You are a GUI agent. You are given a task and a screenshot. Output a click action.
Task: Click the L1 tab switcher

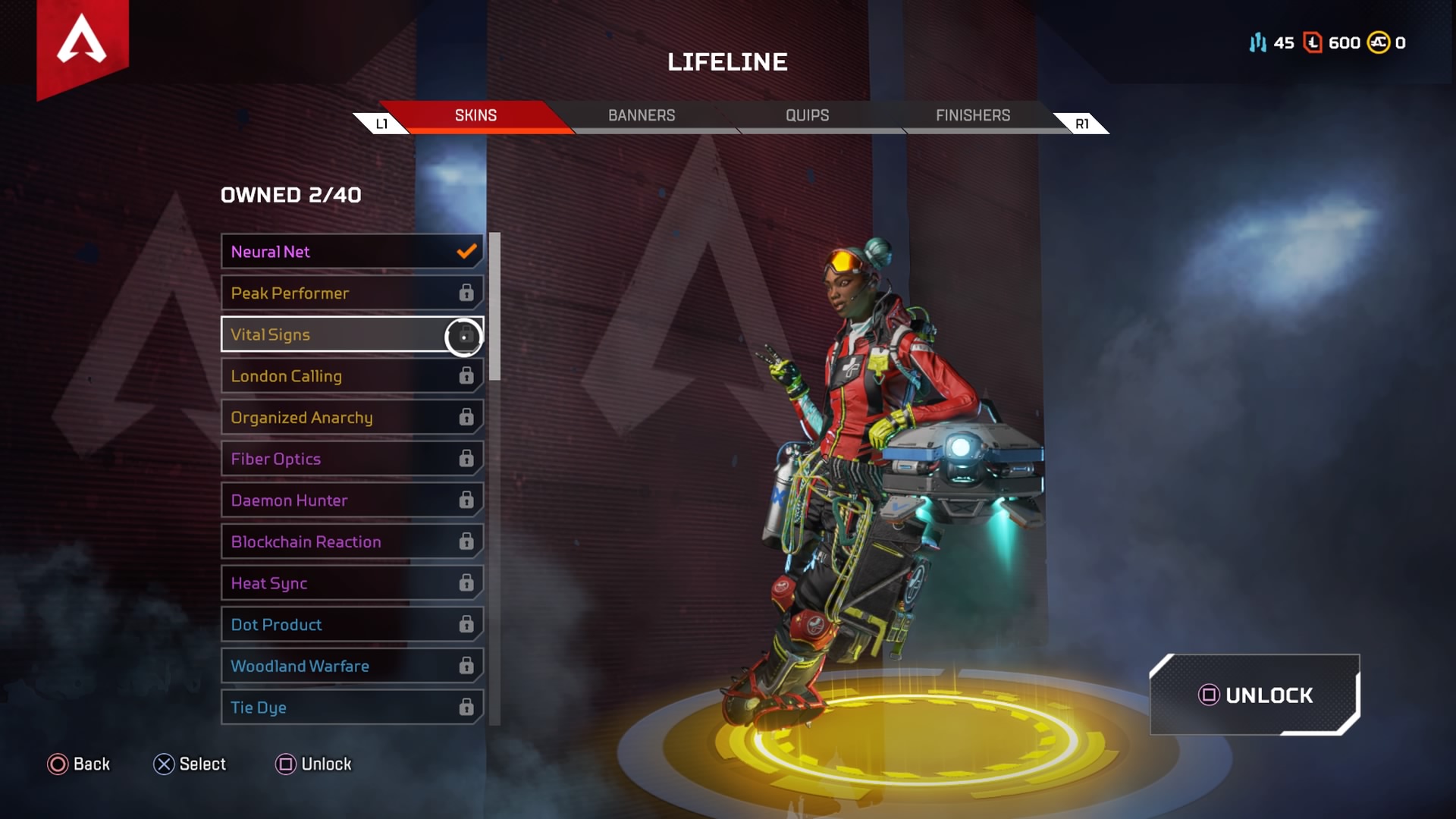(x=381, y=122)
